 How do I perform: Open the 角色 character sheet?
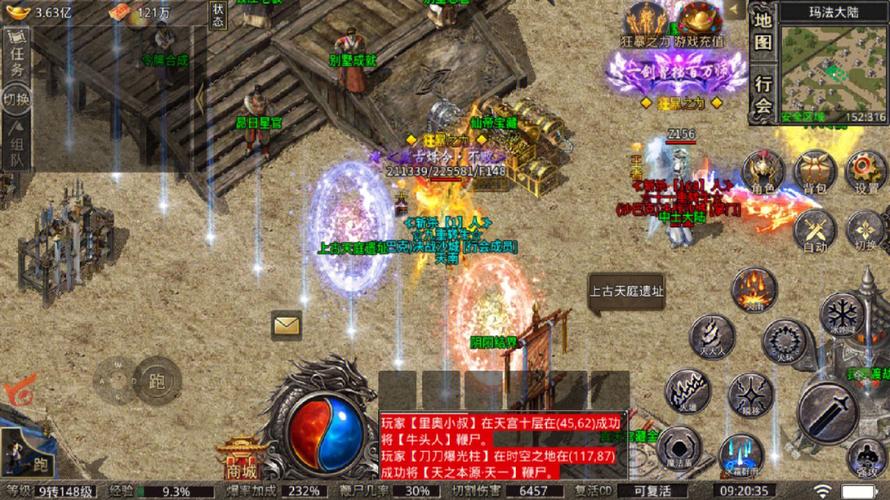pos(765,170)
